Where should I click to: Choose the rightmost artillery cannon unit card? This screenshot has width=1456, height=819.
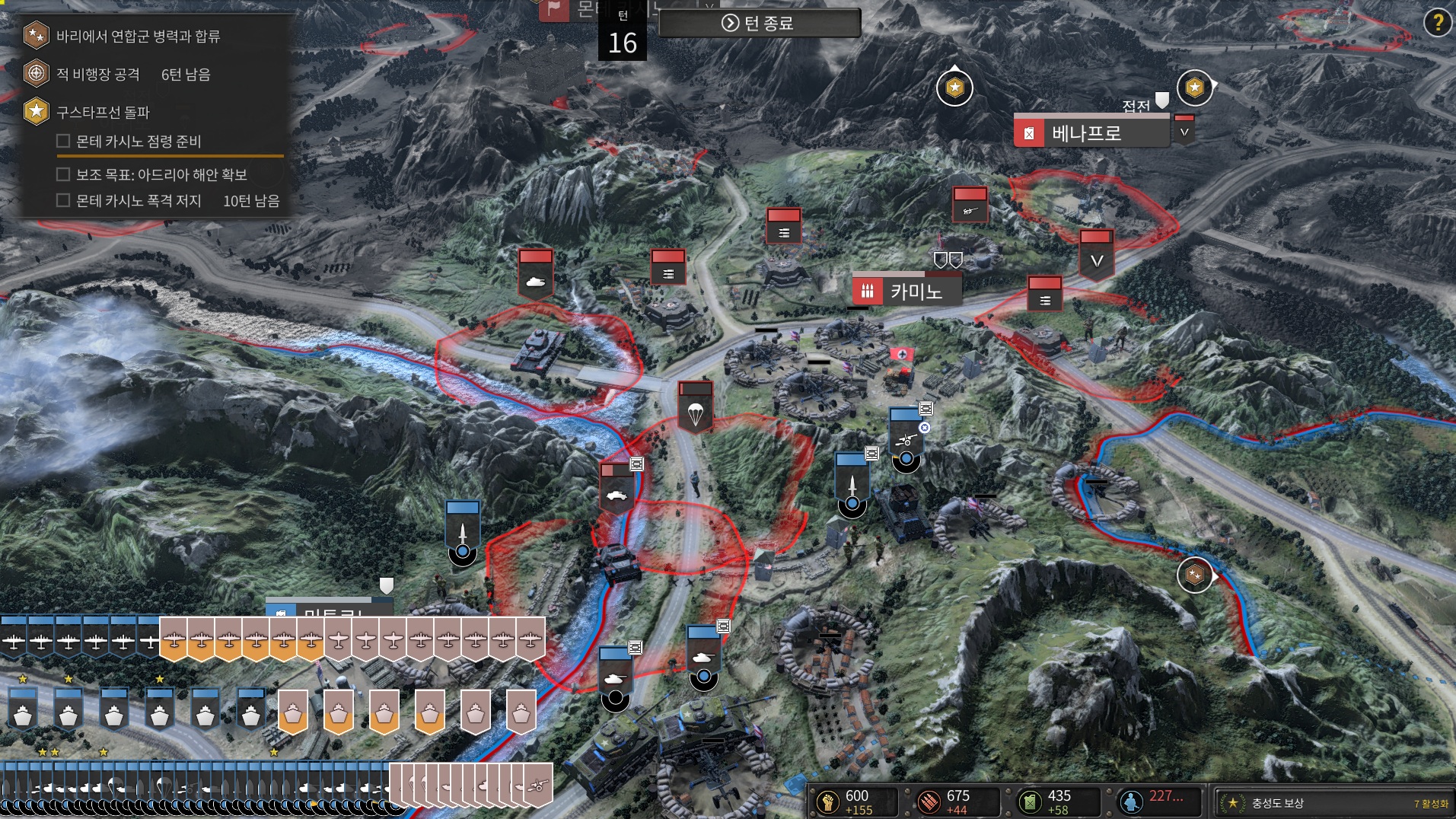(x=537, y=786)
